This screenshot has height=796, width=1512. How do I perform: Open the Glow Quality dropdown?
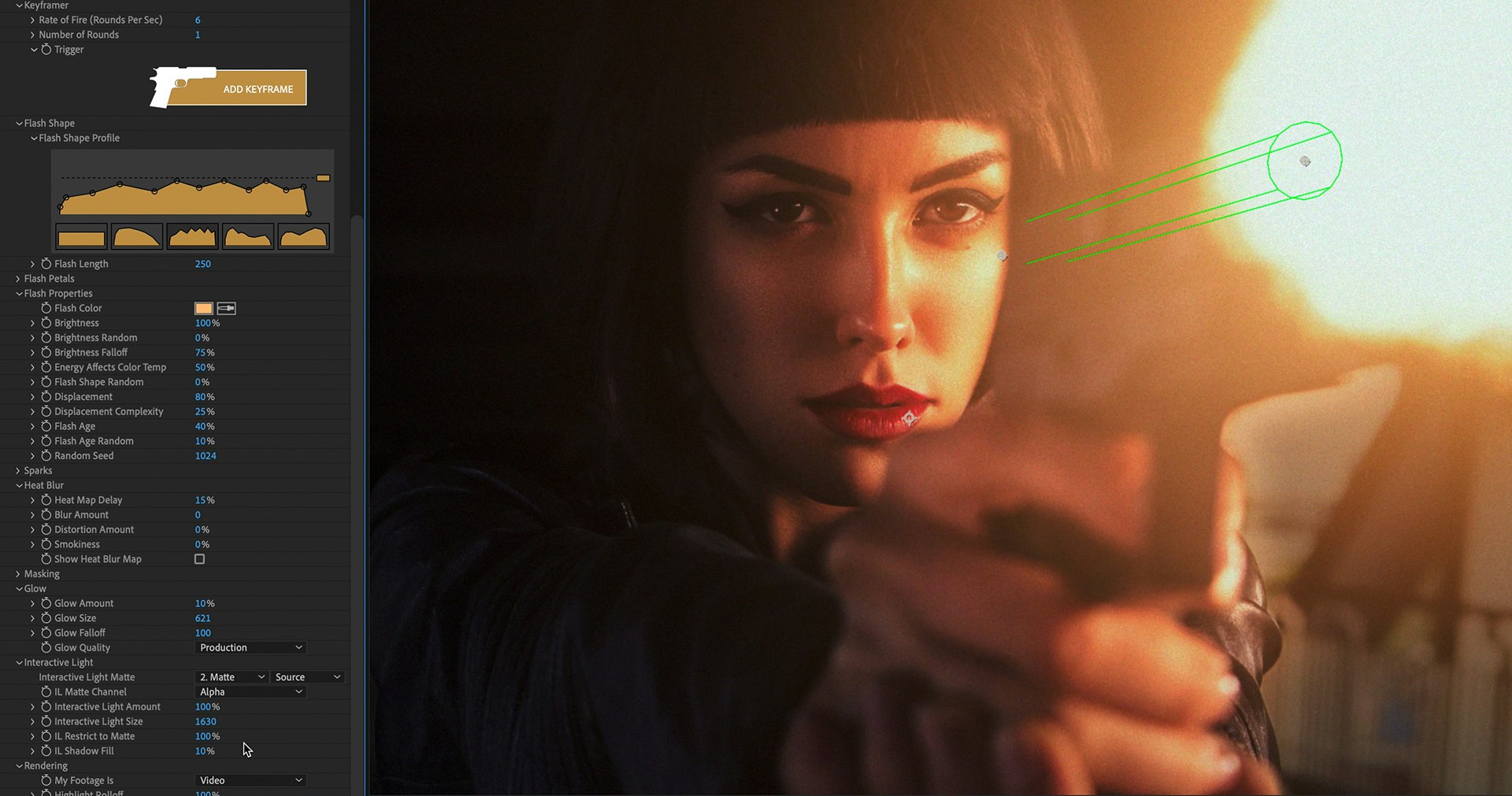pos(250,647)
